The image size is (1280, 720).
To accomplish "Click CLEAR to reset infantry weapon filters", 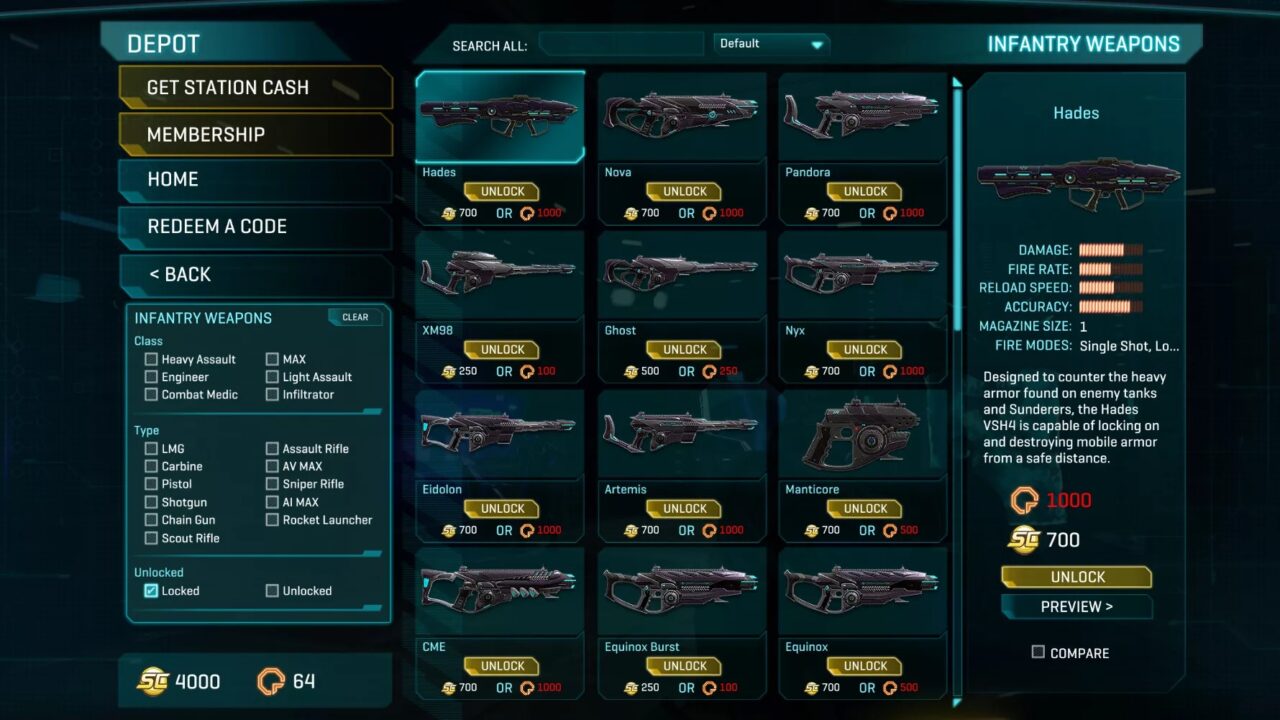I will [x=355, y=317].
